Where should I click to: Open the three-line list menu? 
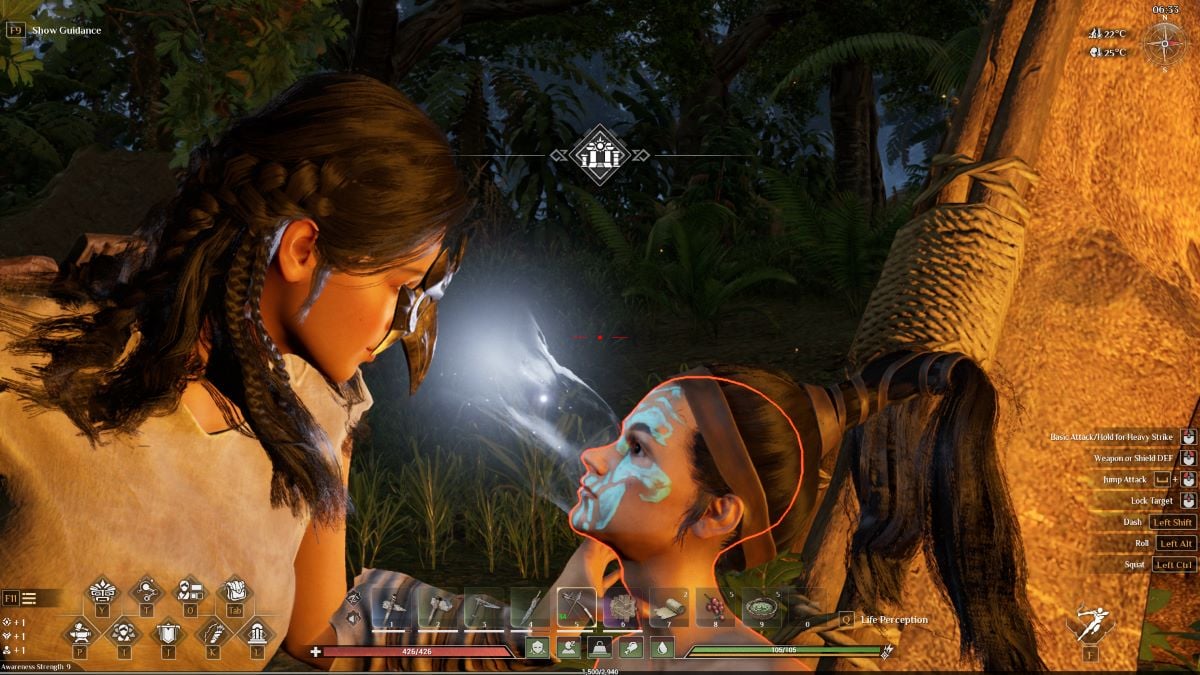pyautogui.click(x=29, y=598)
